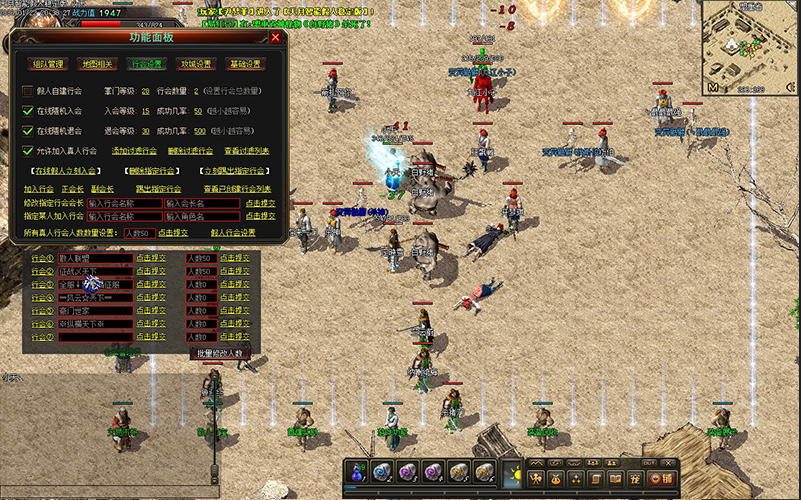The height and width of the screenshot is (500, 801).
Task: Focus the 行会① name field 散人联盟
Action: pyautogui.click(x=95, y=258)
